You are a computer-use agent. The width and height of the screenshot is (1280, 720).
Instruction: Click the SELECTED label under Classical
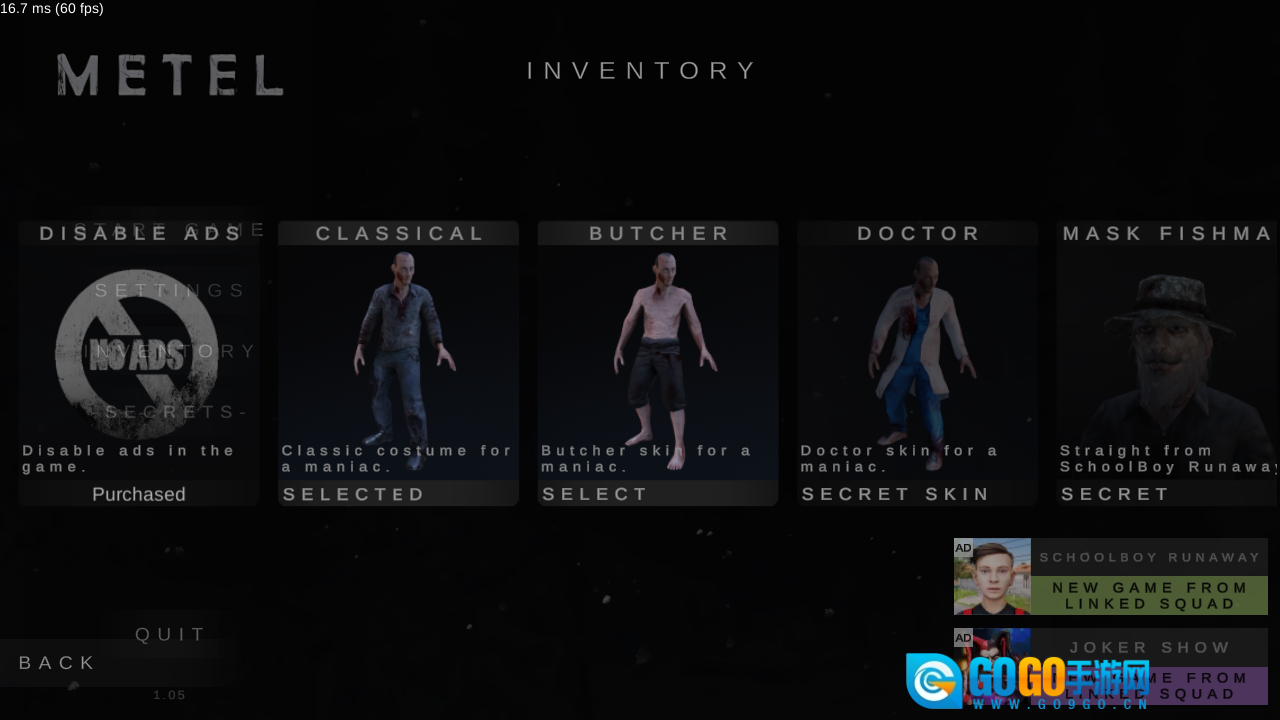click(355, 494)
